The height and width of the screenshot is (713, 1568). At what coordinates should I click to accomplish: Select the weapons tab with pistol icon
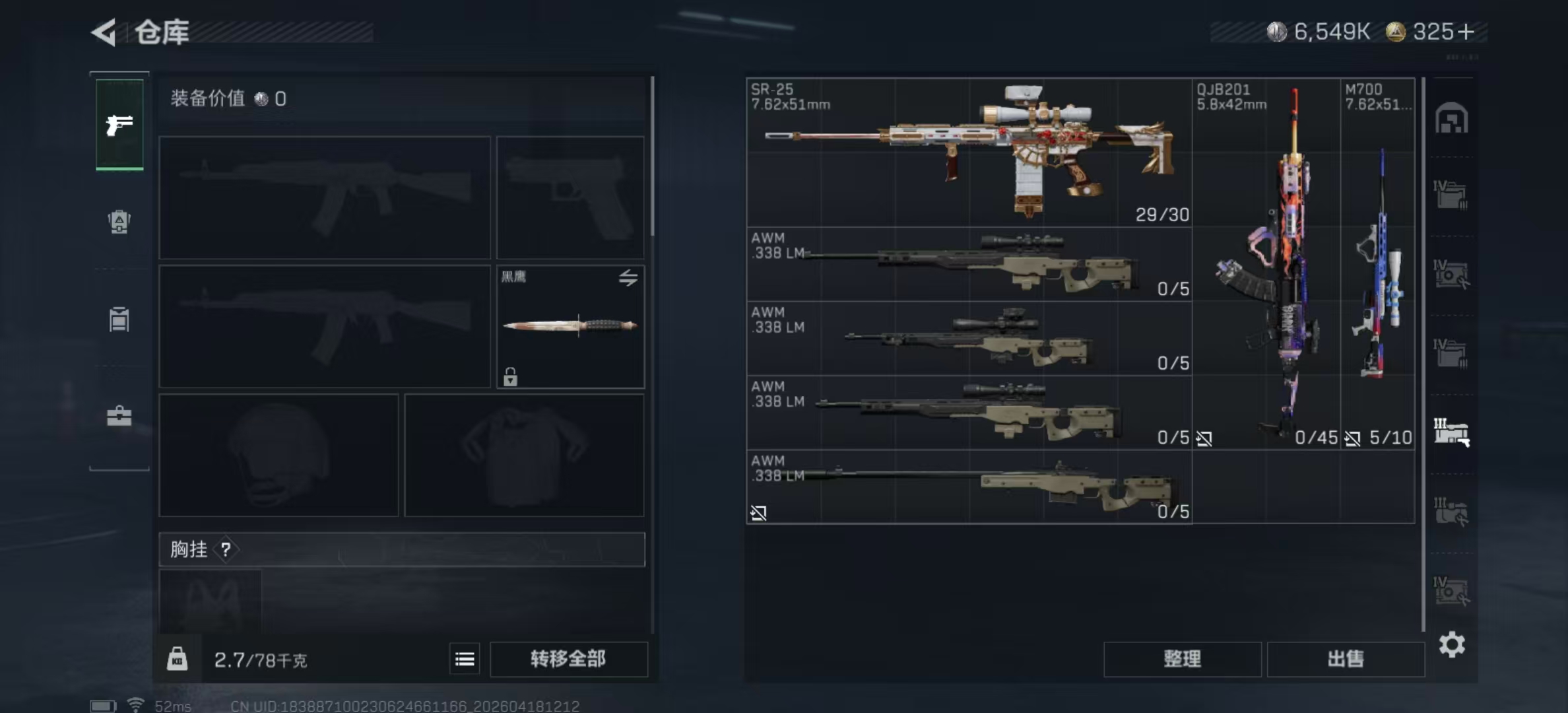(119, 124)
